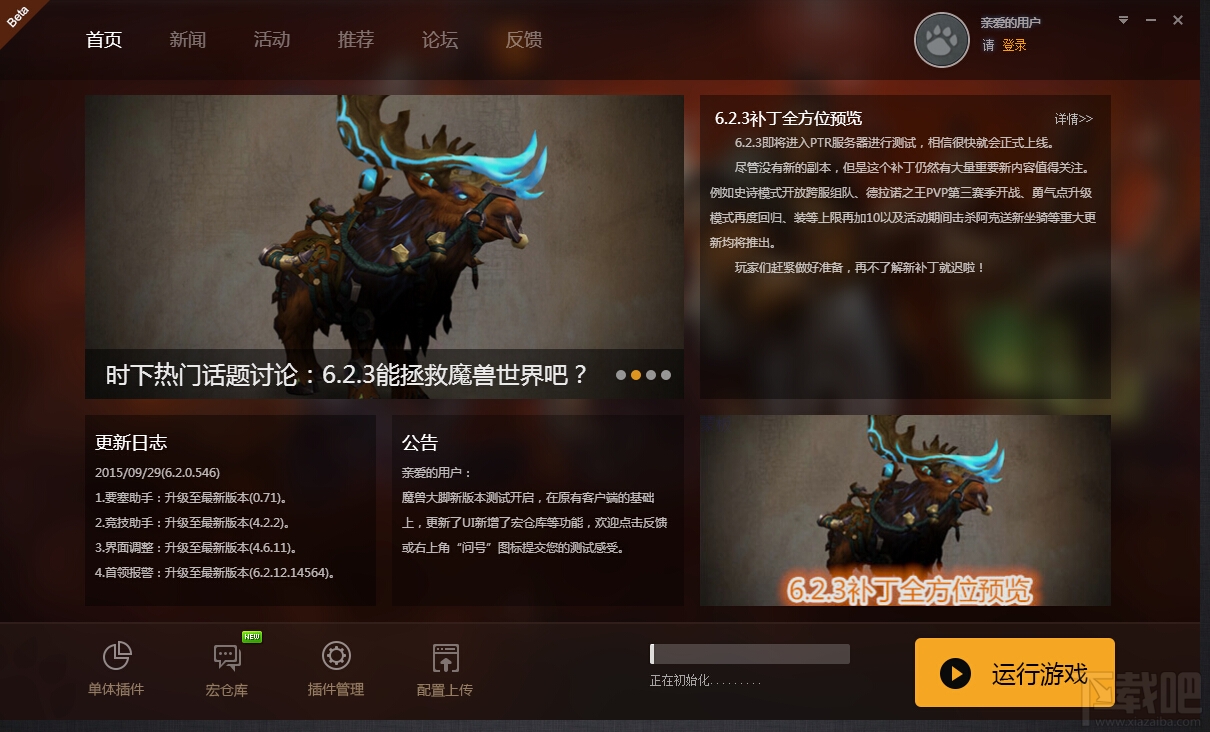Click the 登录 login link
The width and height of the screenshot is (1210, 732).
click(x=1014, y=45)
